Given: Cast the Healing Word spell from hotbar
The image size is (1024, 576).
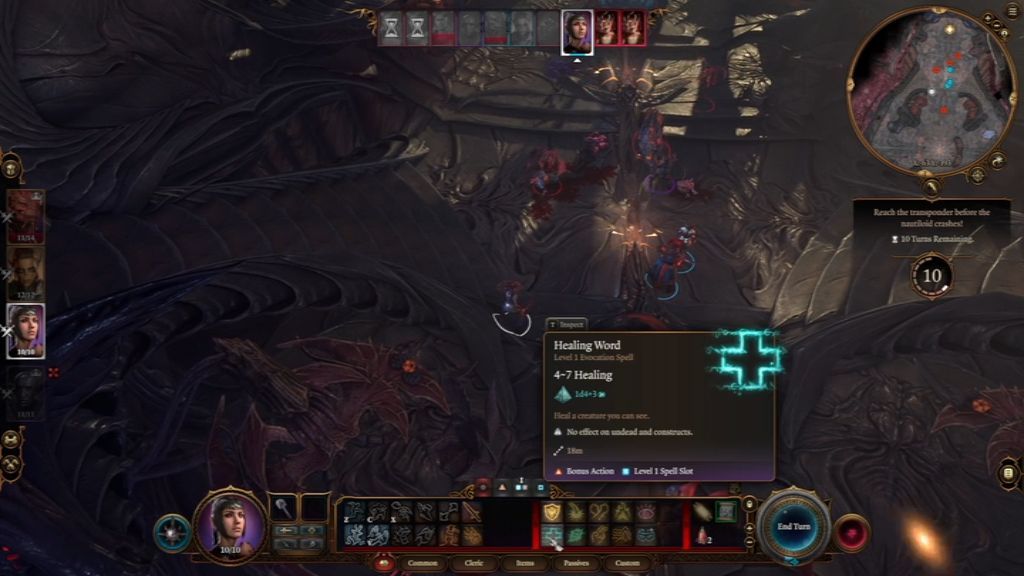Looking at the screenshot, I should click(552, 536).
